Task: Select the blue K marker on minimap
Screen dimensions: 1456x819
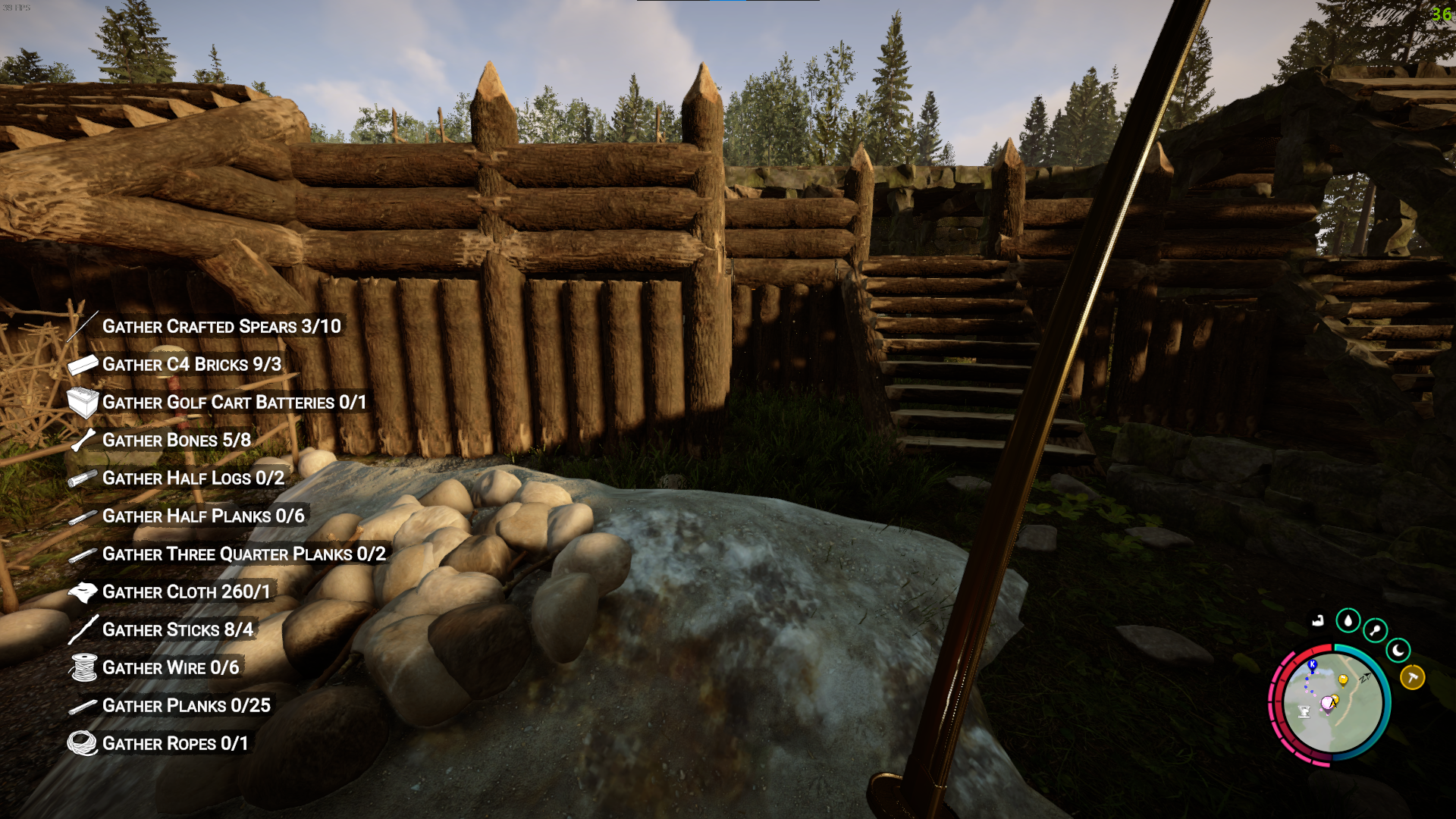Action: point(1312,665)
